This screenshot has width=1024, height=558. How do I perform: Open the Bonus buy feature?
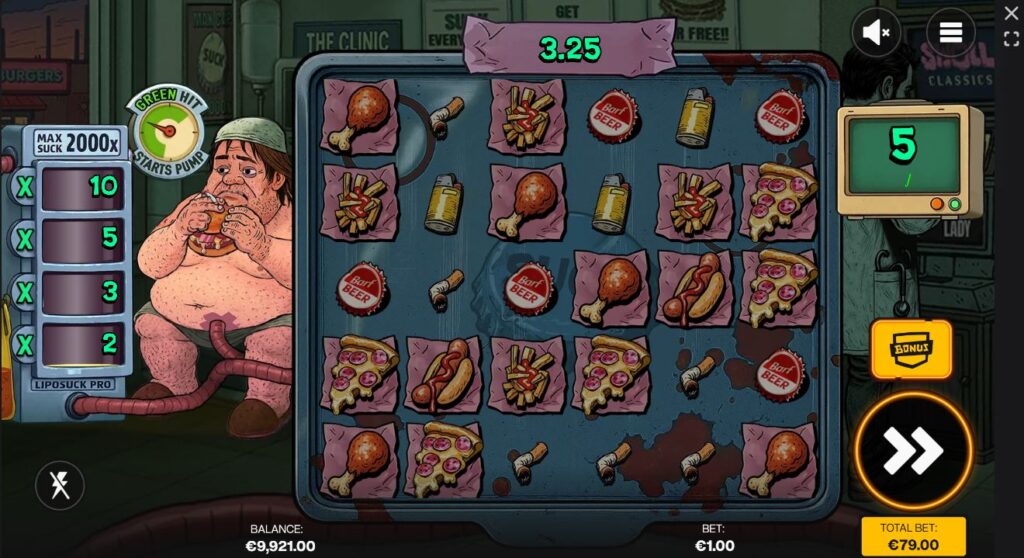[x=911, y=349]
